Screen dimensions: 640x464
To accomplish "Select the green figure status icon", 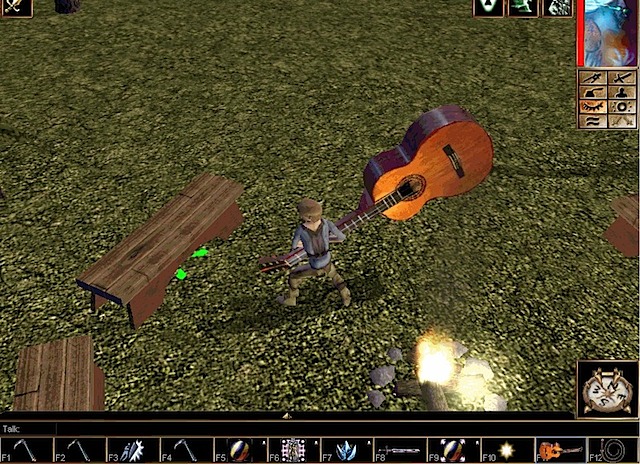I will click(x=523, y=8).
